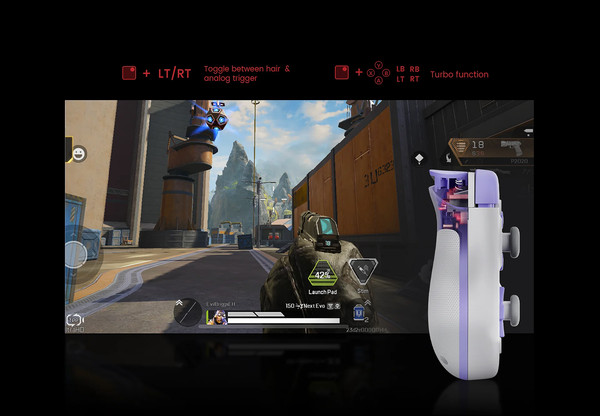Use the Stim tactical ability
This screenshot has height=416, width=600.
365,268
